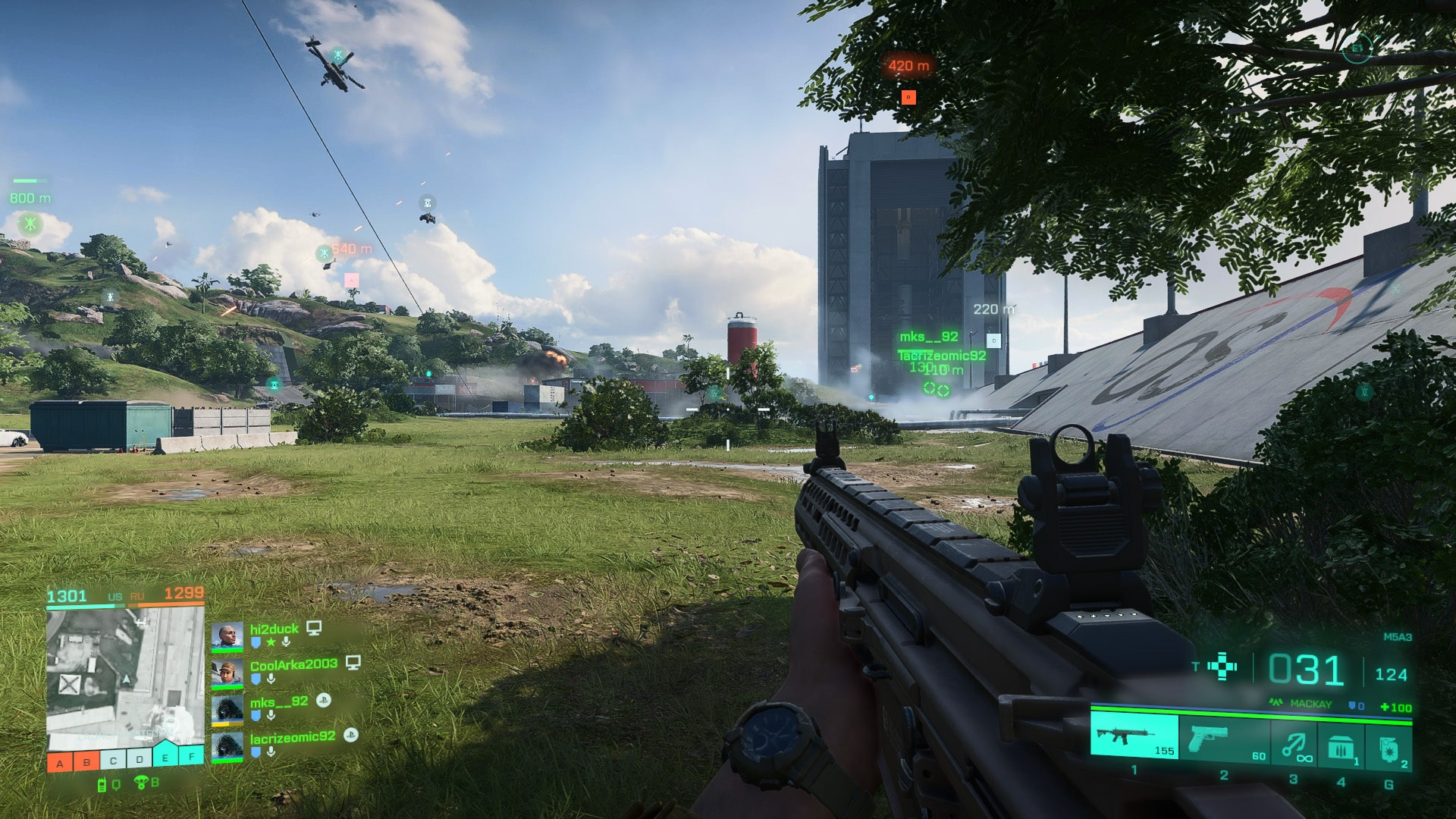Click squad member lacrizeomic92's portrait
1456x819 pixels.
pos(227,747)
